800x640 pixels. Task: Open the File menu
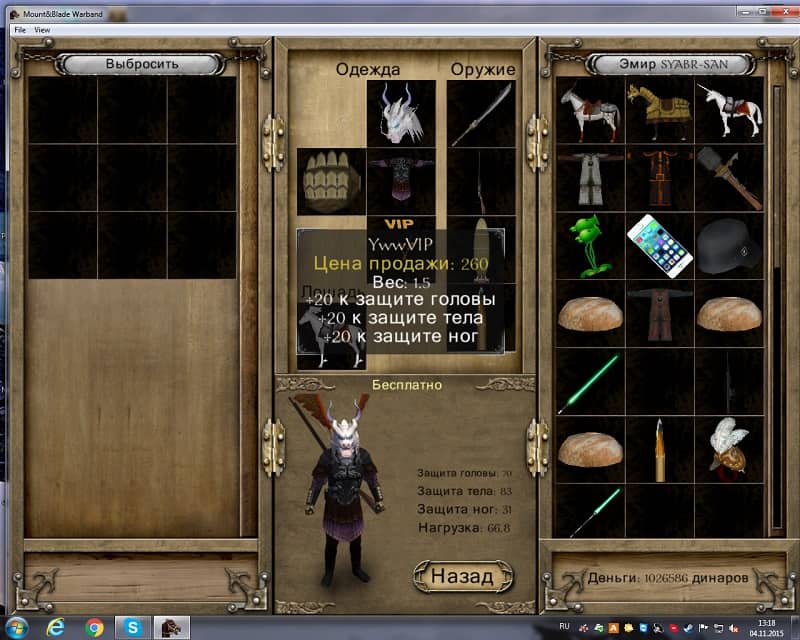coord(19,30)
